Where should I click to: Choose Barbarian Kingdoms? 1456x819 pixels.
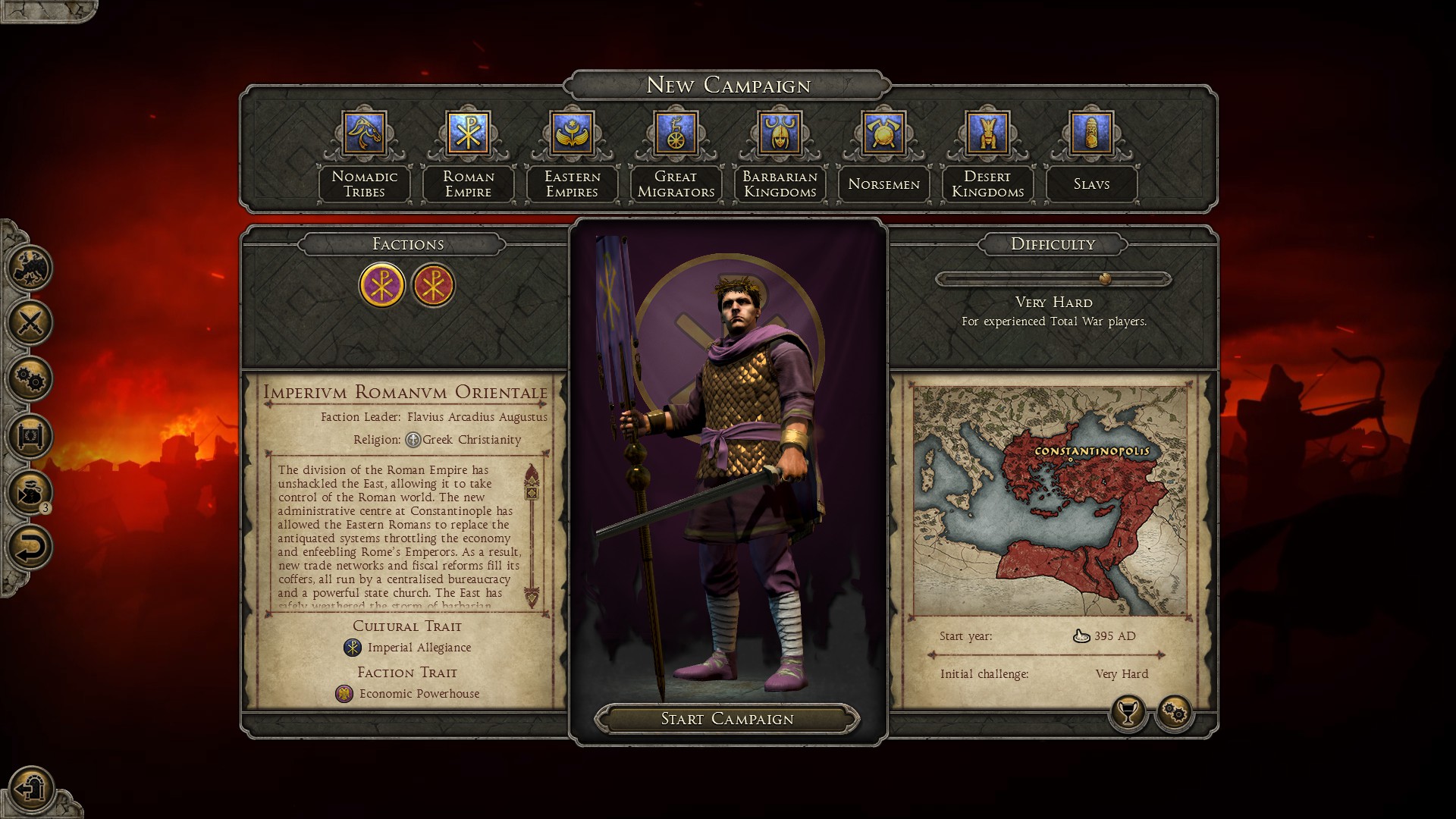pos(780,133)
